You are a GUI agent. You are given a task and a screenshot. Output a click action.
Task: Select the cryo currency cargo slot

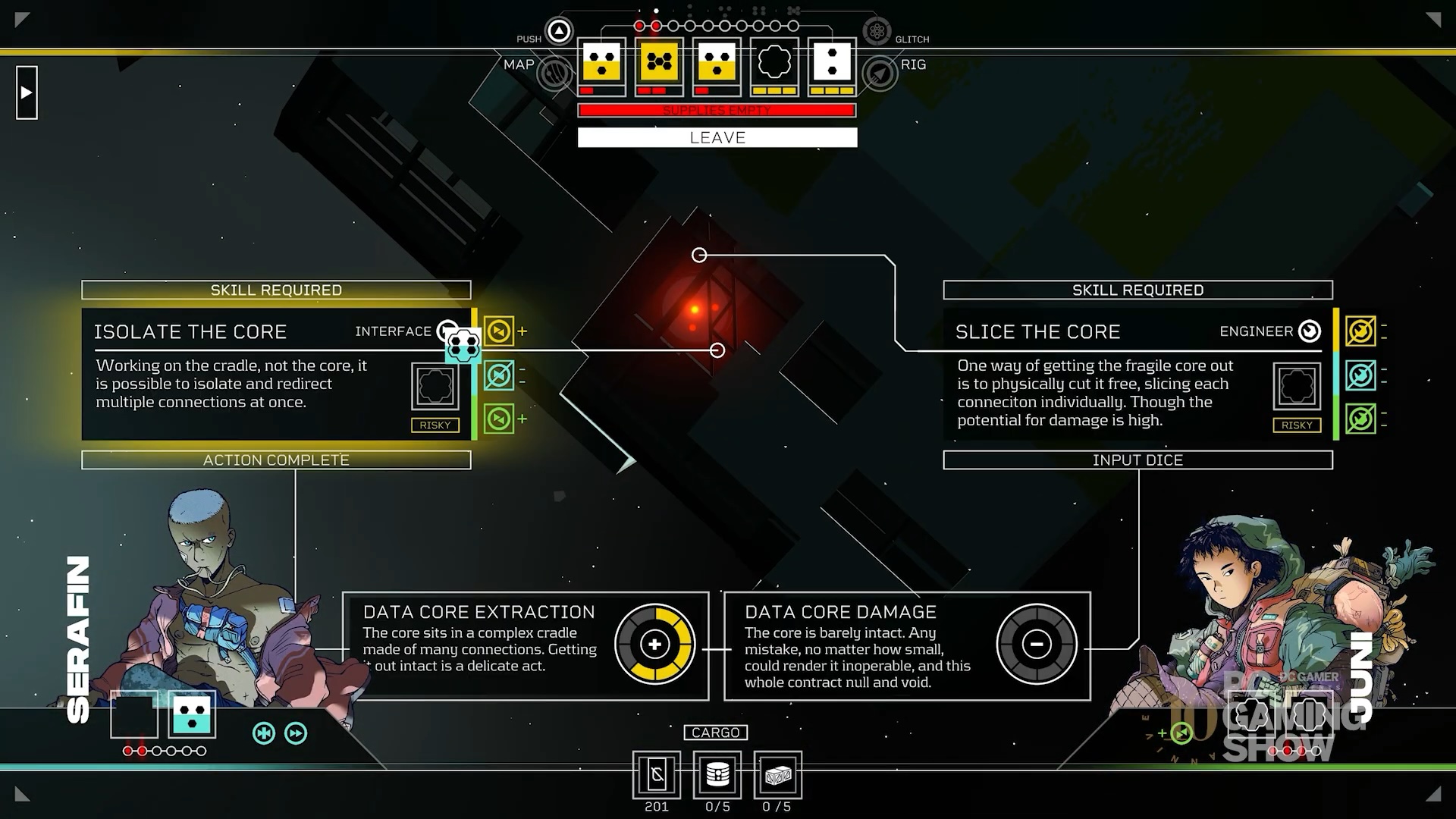657,774
